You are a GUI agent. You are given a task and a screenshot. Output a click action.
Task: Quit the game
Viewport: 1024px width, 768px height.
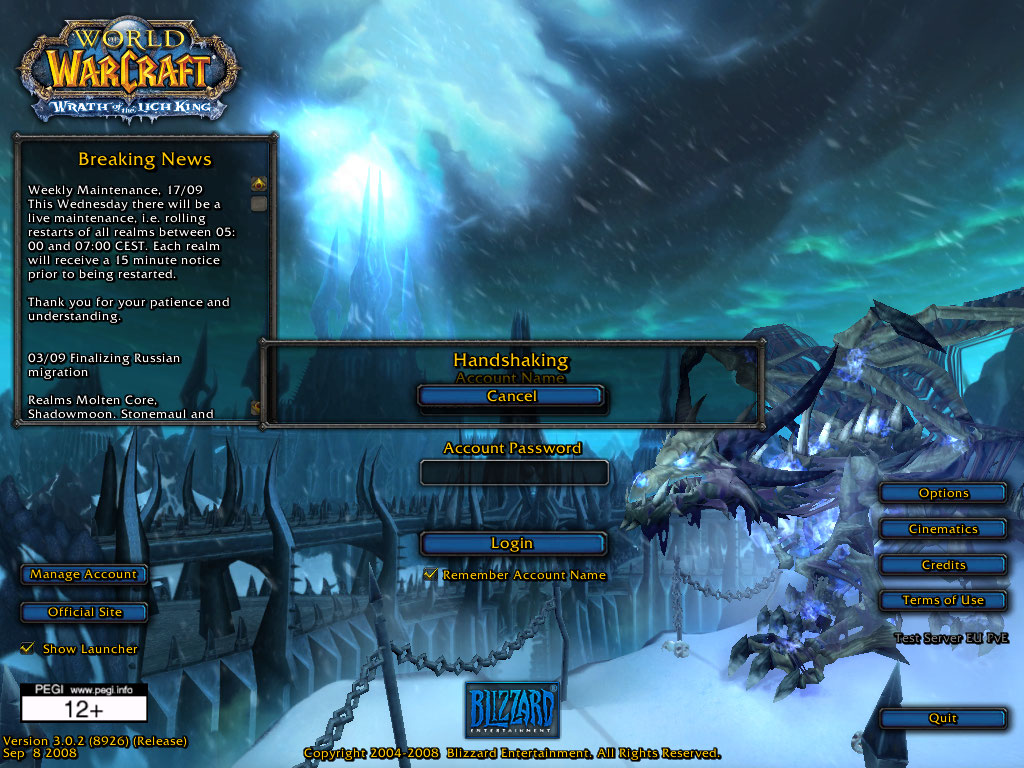click(943, 718)
